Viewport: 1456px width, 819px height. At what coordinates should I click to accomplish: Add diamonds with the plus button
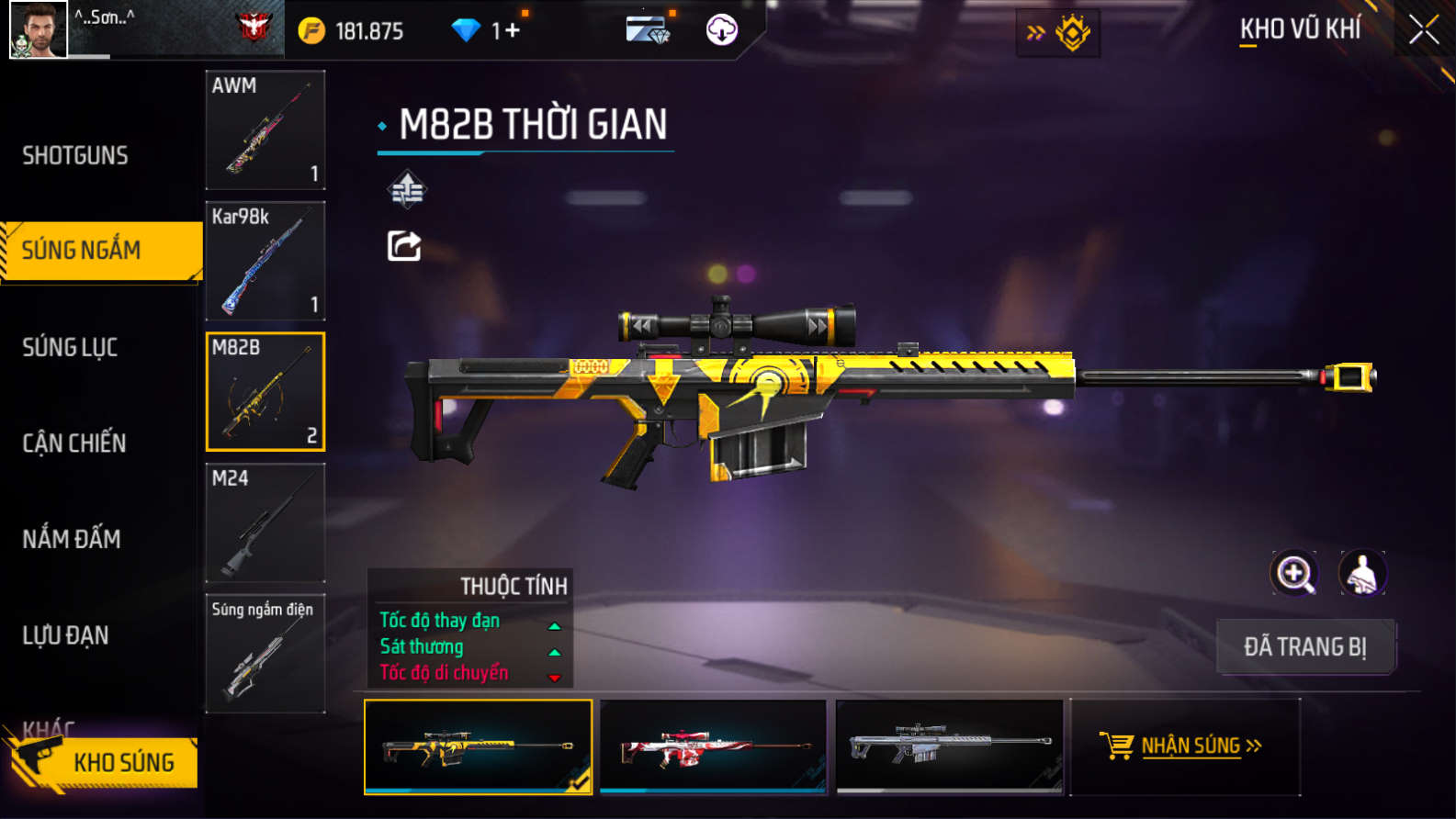(512, 30)
